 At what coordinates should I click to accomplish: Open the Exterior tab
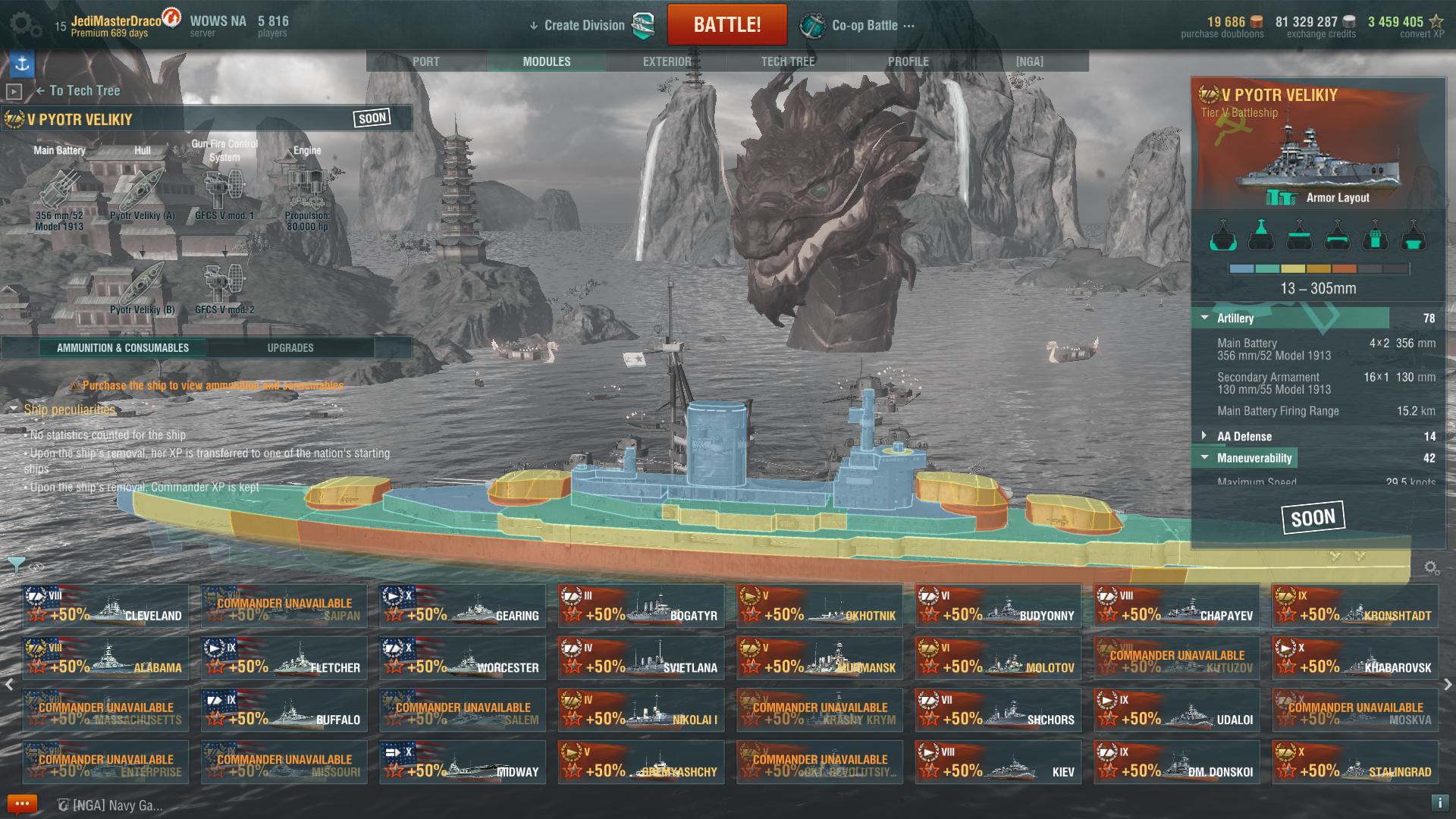(x=667, y=61)
